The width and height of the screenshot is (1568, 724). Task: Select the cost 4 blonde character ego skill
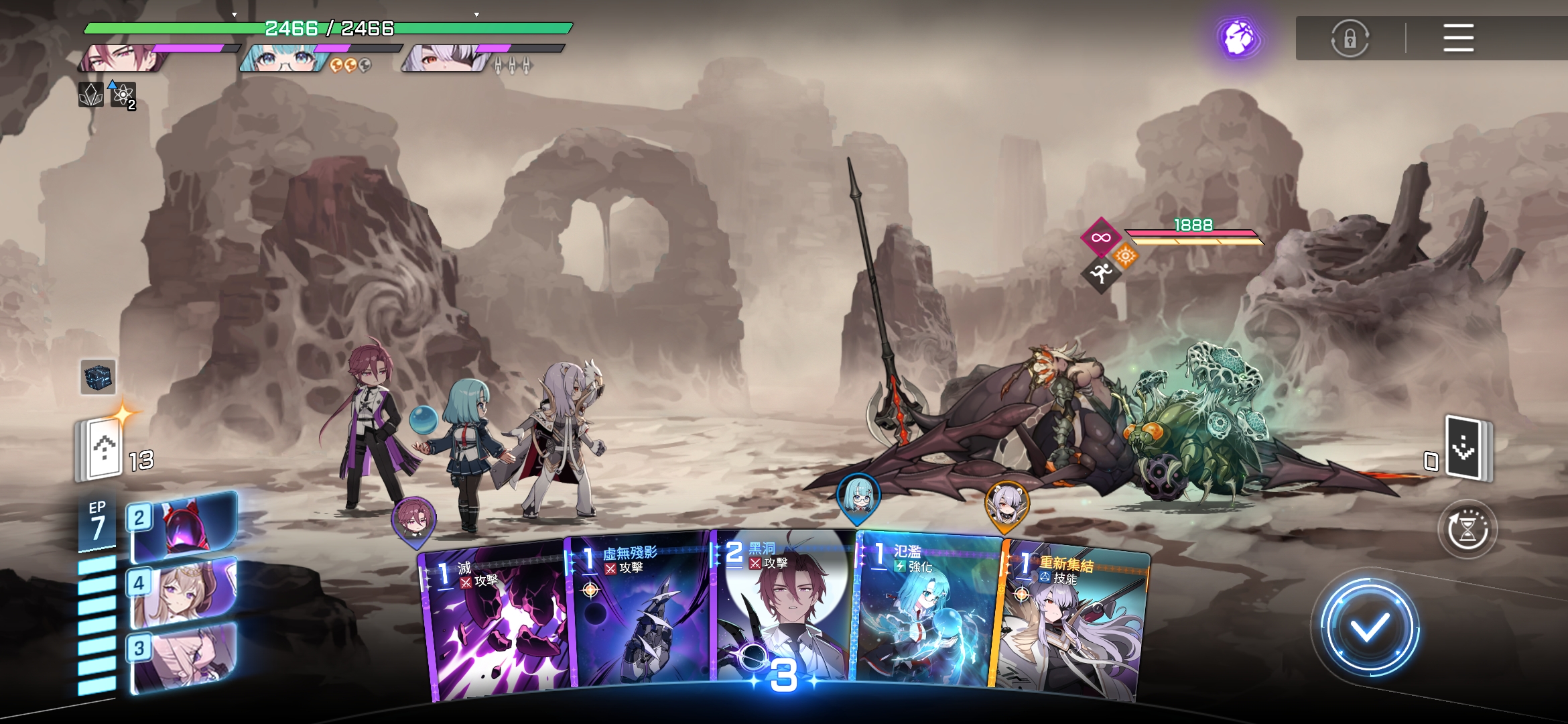pos(184,592)
